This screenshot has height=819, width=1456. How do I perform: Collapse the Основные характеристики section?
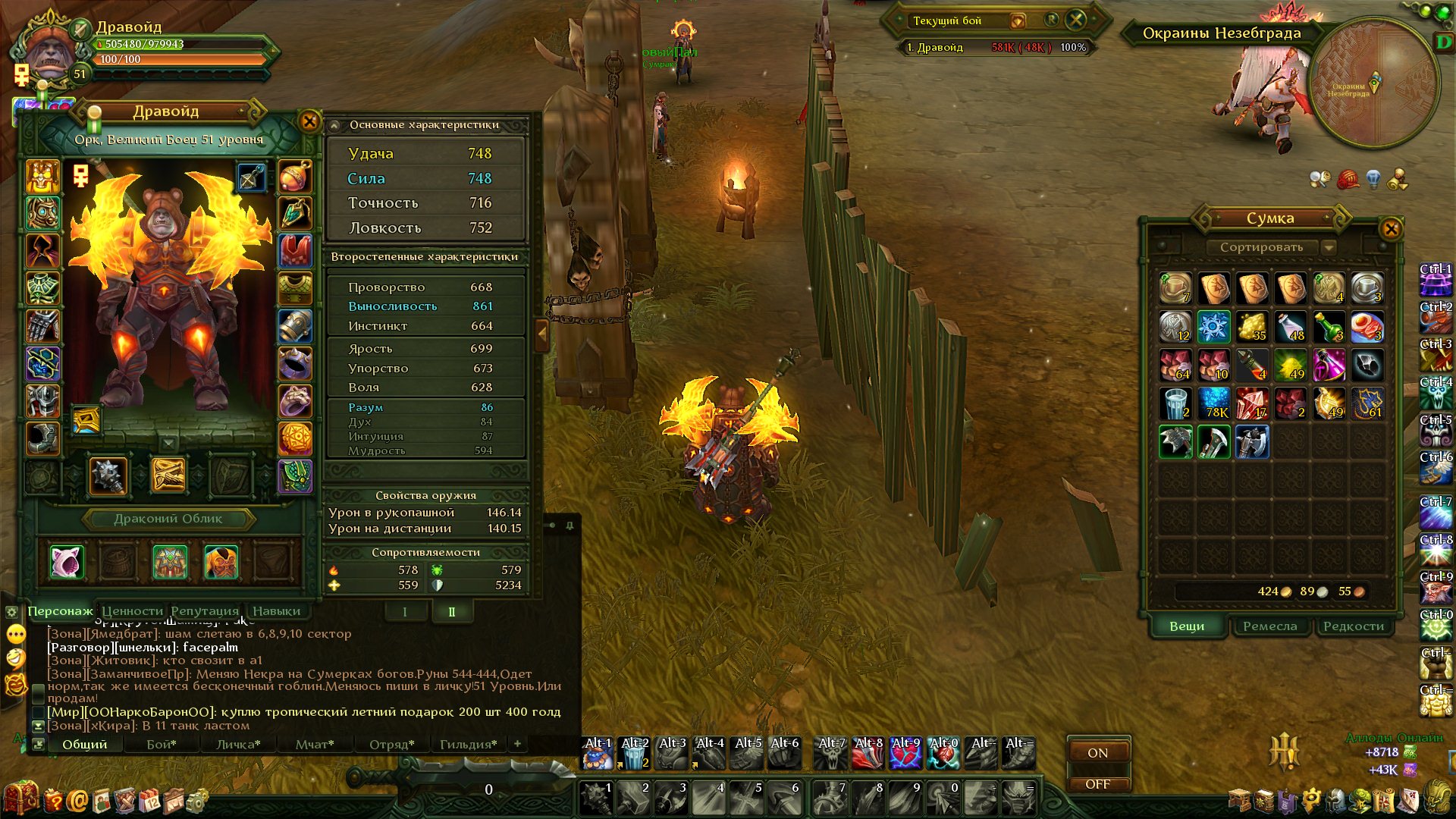(334, 125)
